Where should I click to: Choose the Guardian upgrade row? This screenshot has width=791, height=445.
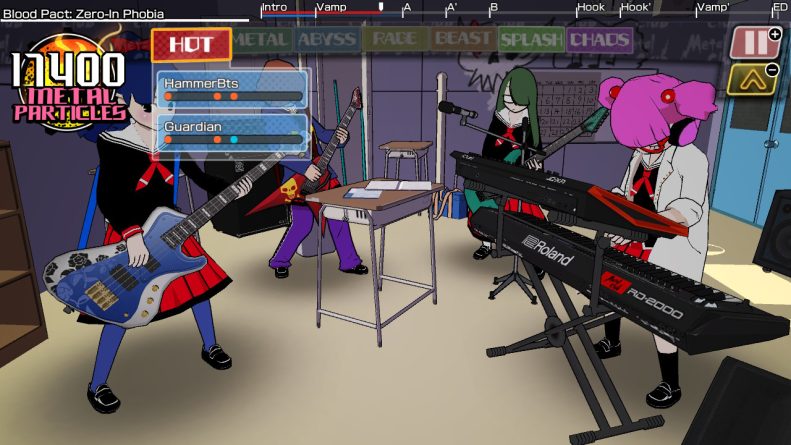coord(232,133)
